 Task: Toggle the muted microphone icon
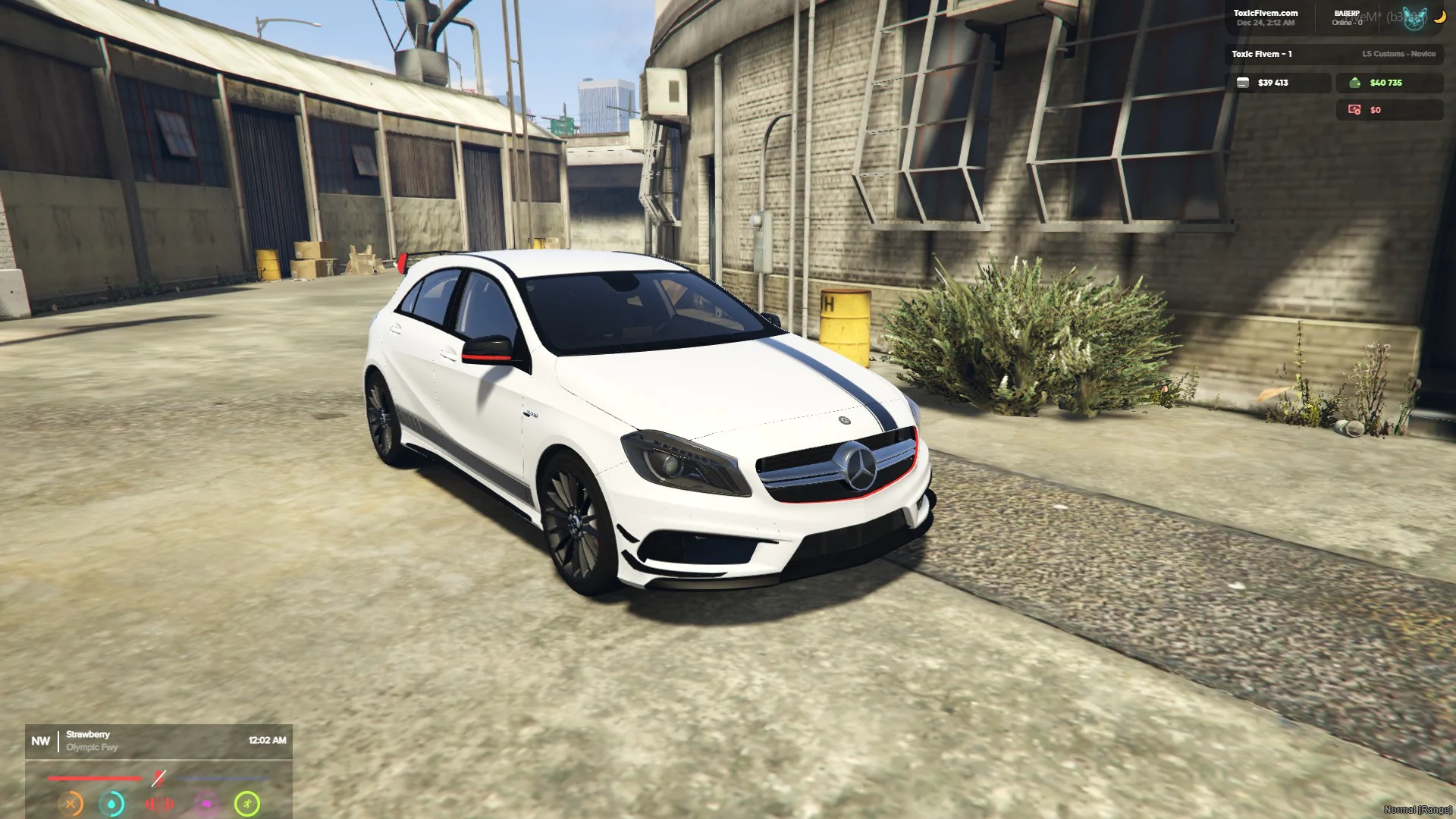[x=158, y=778]
